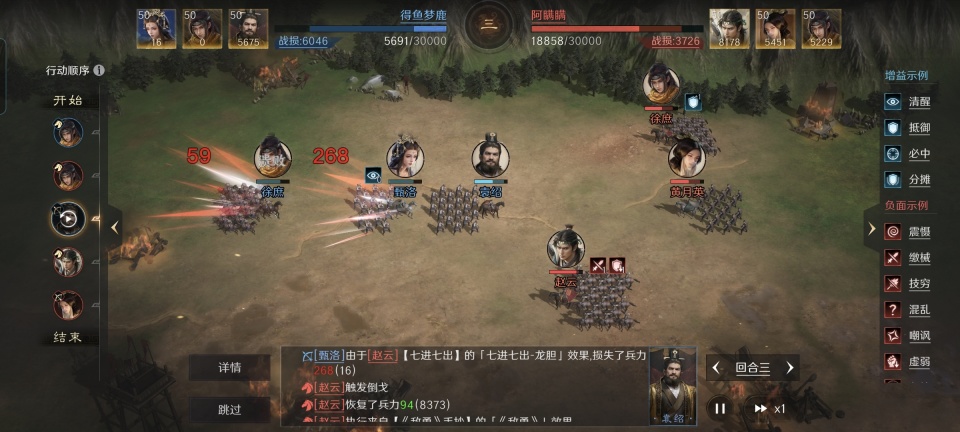
Task: Jump to 结束 in action order
Action: (x=68, y=338)
